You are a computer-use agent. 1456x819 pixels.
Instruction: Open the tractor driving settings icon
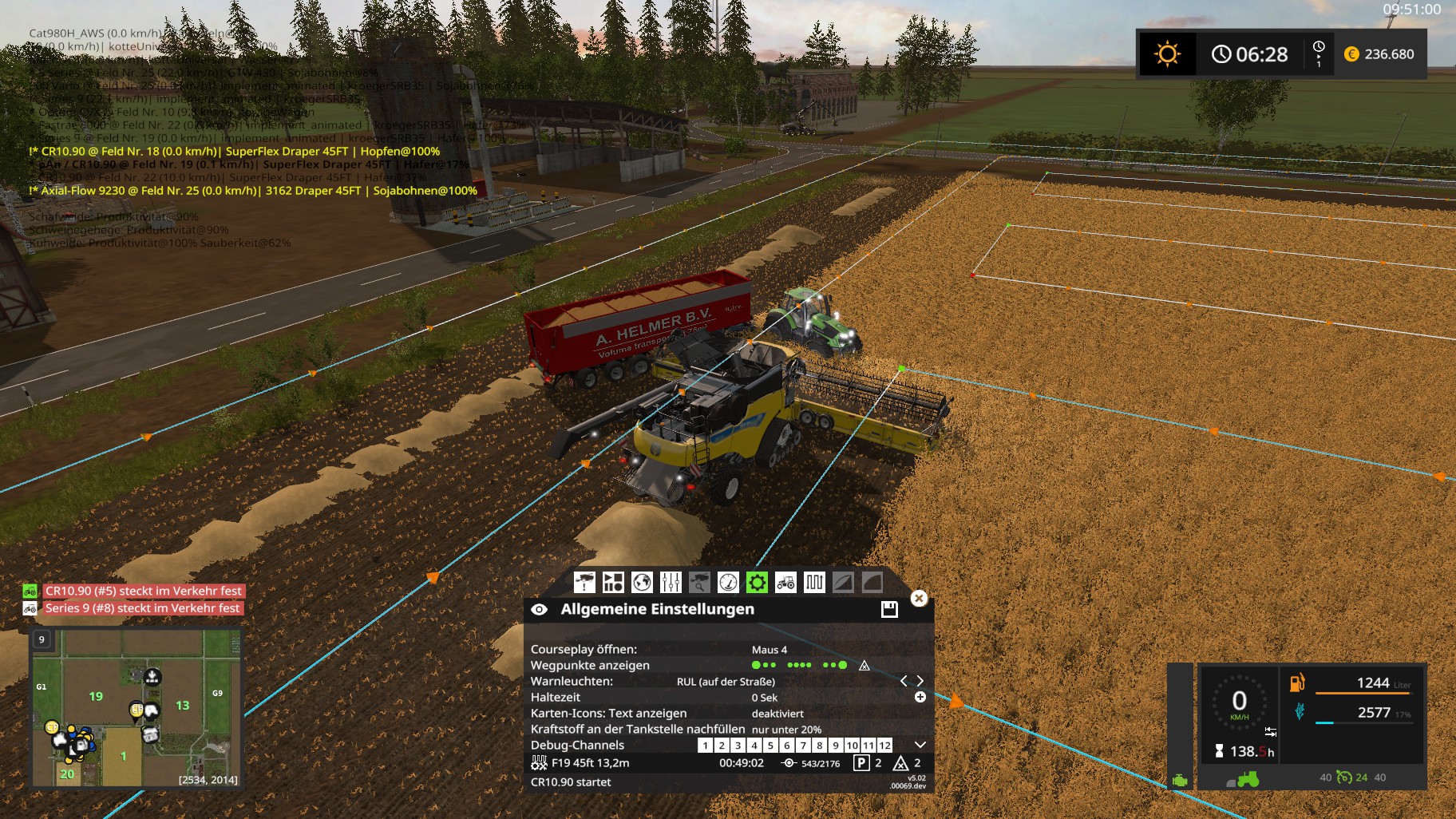pos(785,582)
